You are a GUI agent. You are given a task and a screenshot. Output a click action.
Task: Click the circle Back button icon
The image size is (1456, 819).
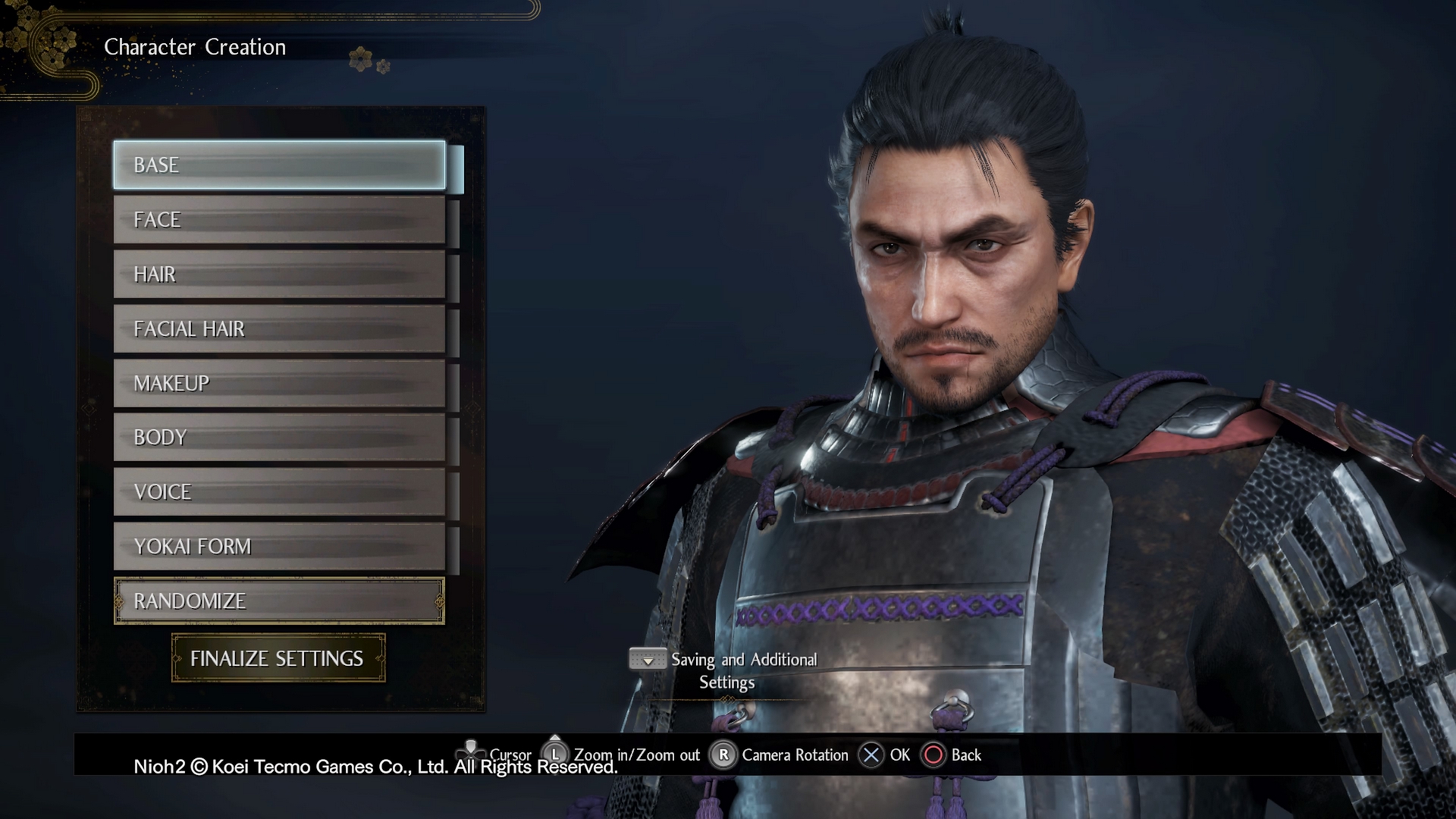coord(934,755)
